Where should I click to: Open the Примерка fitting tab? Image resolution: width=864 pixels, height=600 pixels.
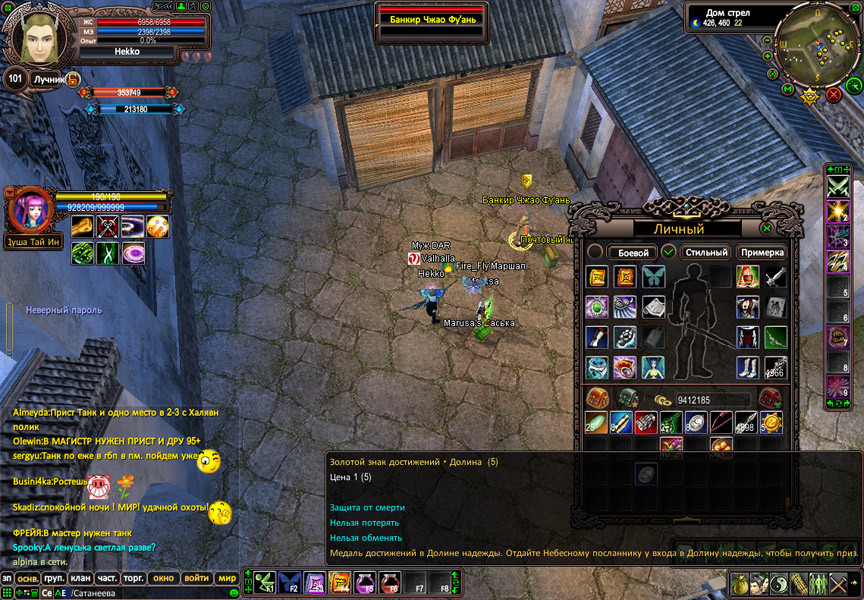(762, 253)
